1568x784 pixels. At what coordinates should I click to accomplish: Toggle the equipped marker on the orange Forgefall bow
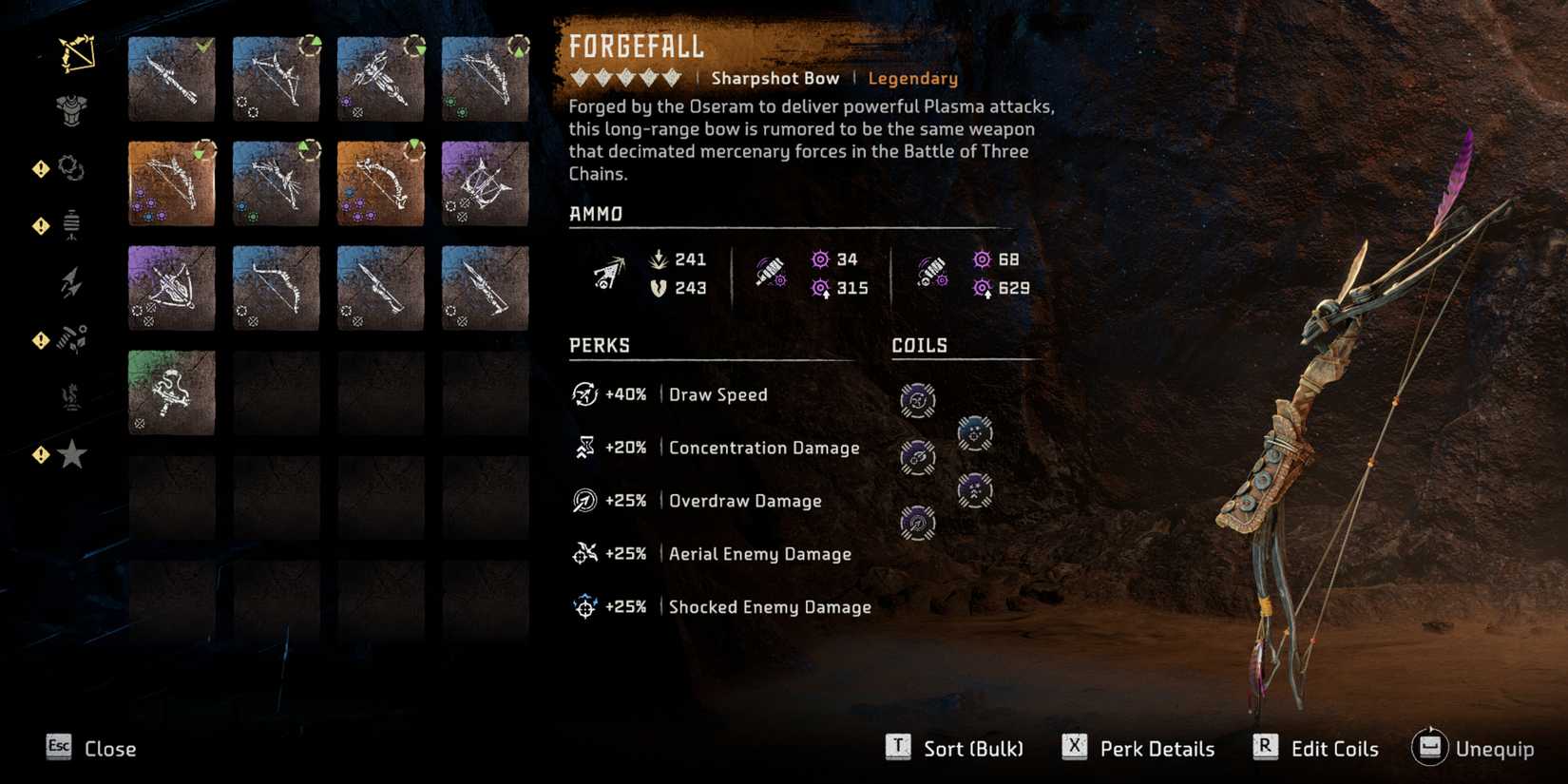(203, 150)
